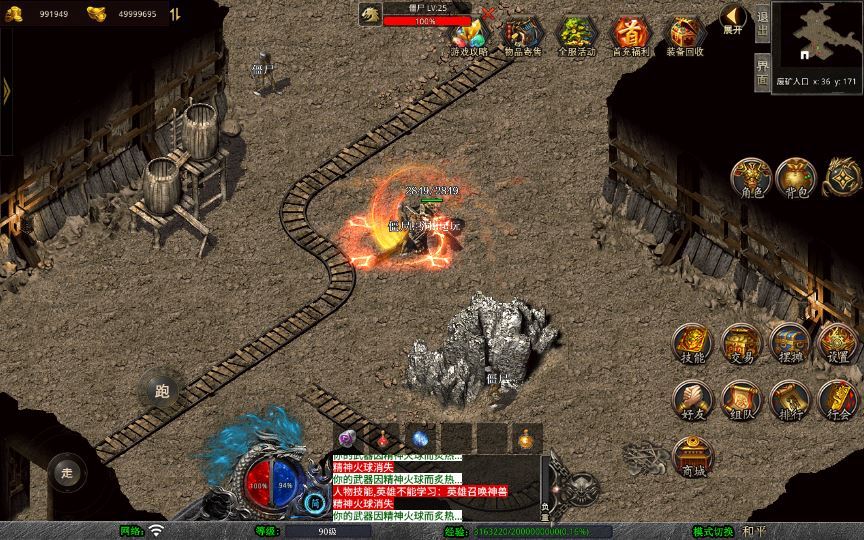Open the 商城 shop

pyautogui.click(x=692, y=456)
